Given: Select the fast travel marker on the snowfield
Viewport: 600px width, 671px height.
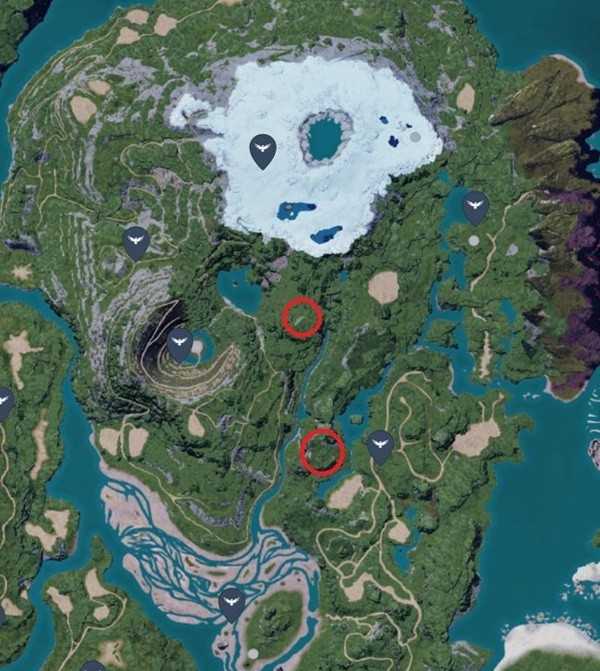Looking at the screenshot, I should click(263, 150).
